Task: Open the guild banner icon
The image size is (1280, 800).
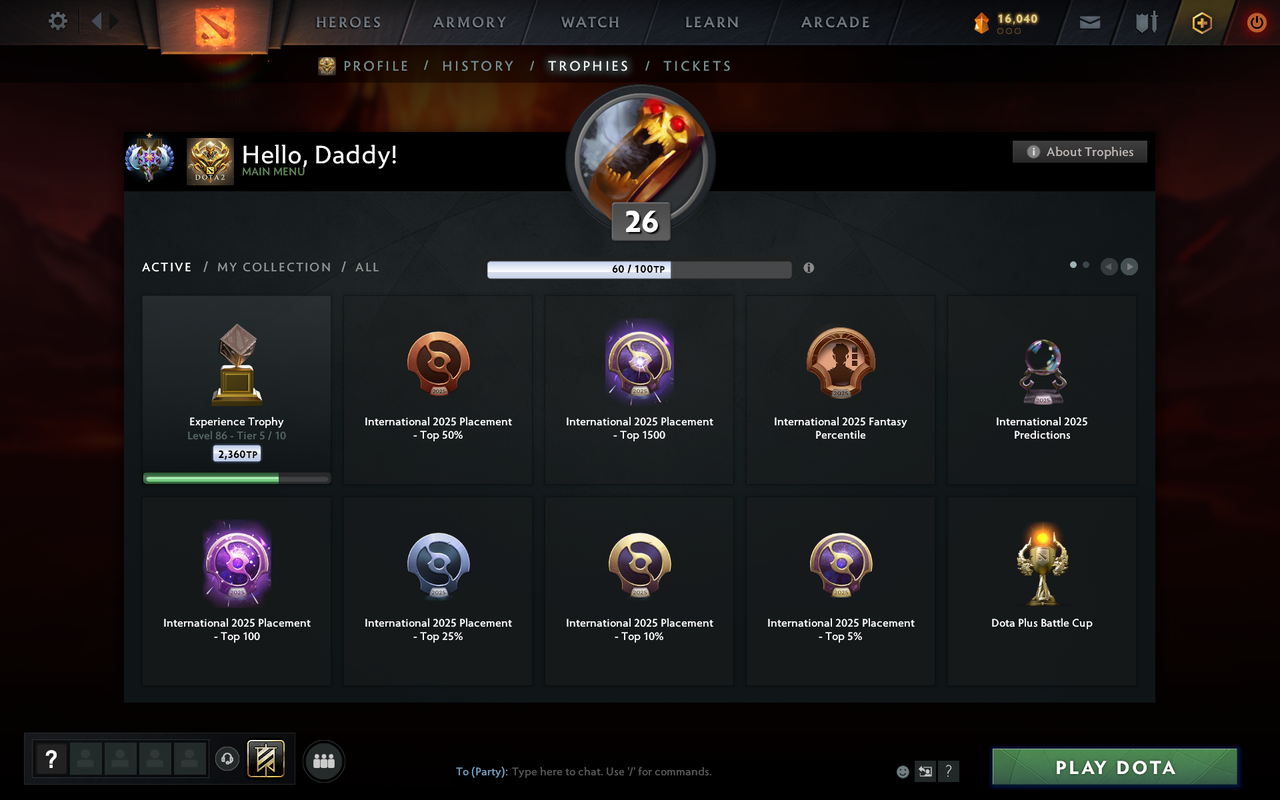Action: coord(266,759)
